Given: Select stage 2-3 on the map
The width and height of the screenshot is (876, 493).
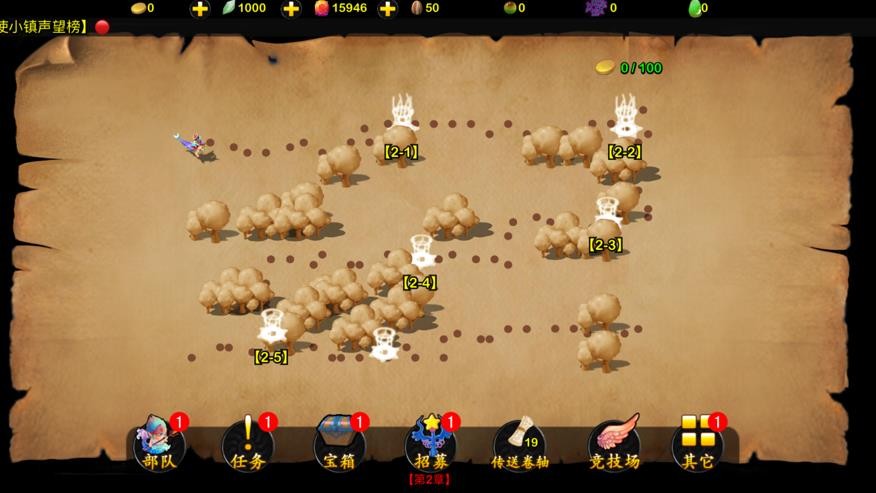Looking at the screenshot, I should point(608,214).
